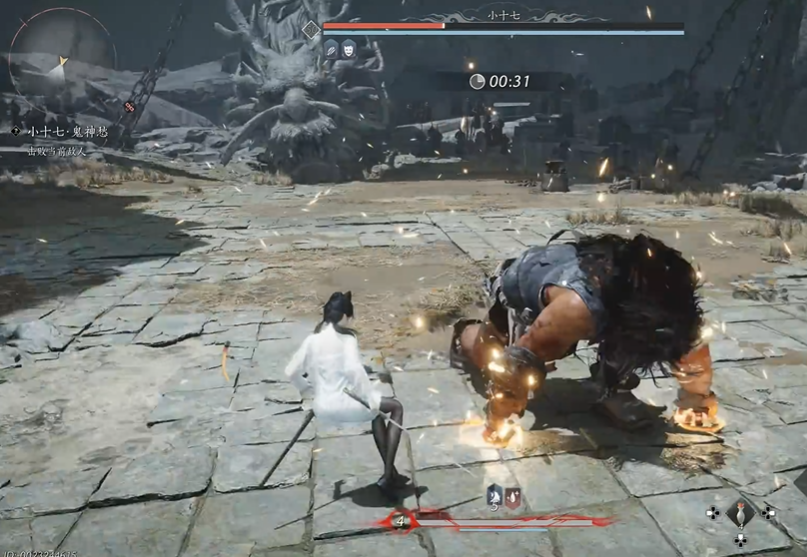Click the boss feather status icon

pos(331,47)
